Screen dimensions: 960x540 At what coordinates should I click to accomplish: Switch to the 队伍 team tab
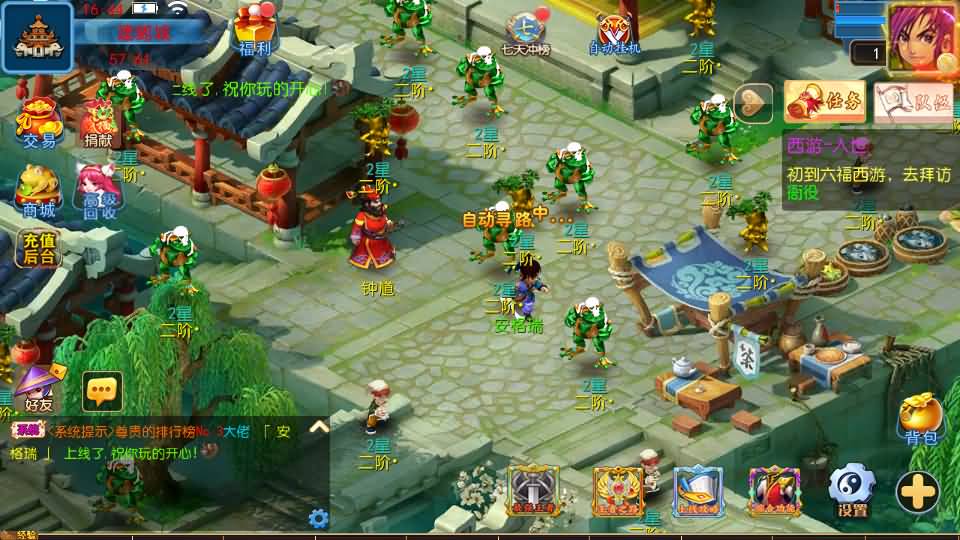(913, 102)
